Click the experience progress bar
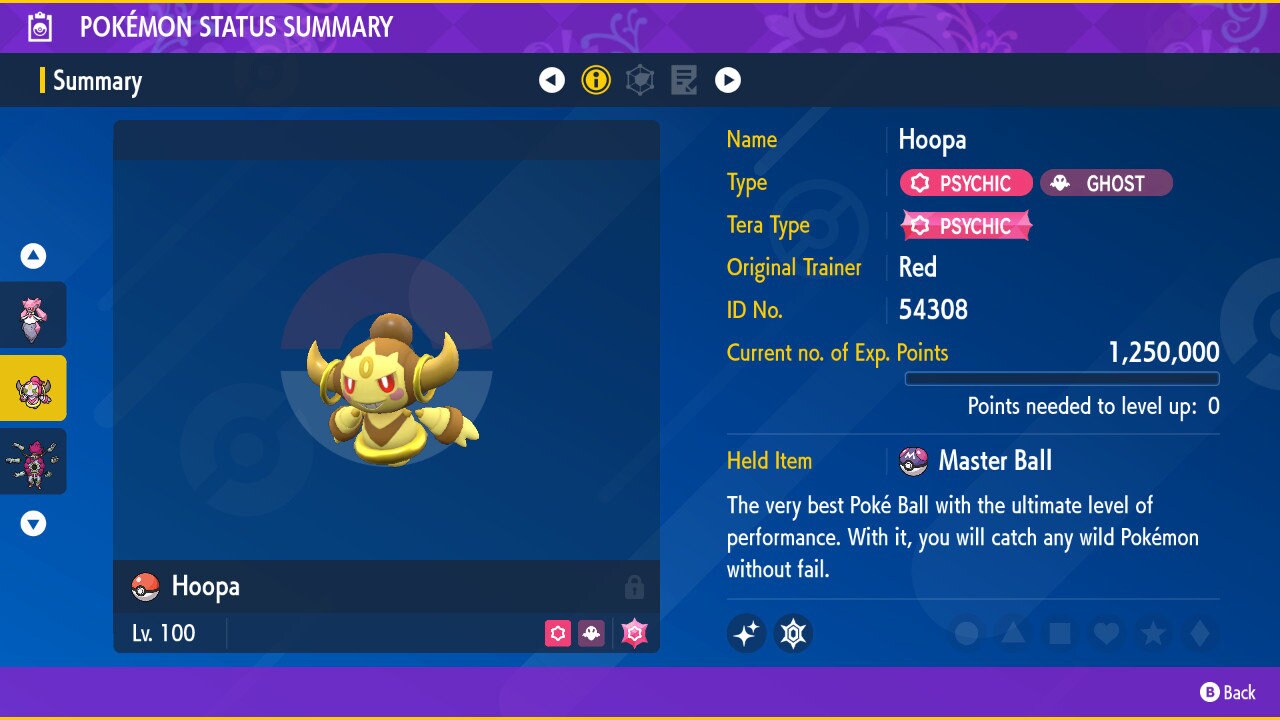The width and height of the screenshot is (1280, 720). pos(1062,378)
